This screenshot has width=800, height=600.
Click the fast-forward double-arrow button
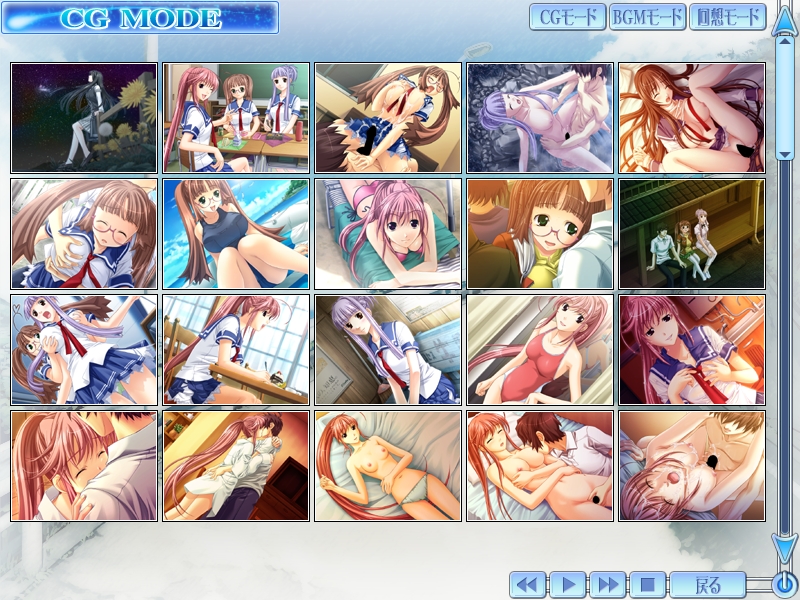(606, 584)
